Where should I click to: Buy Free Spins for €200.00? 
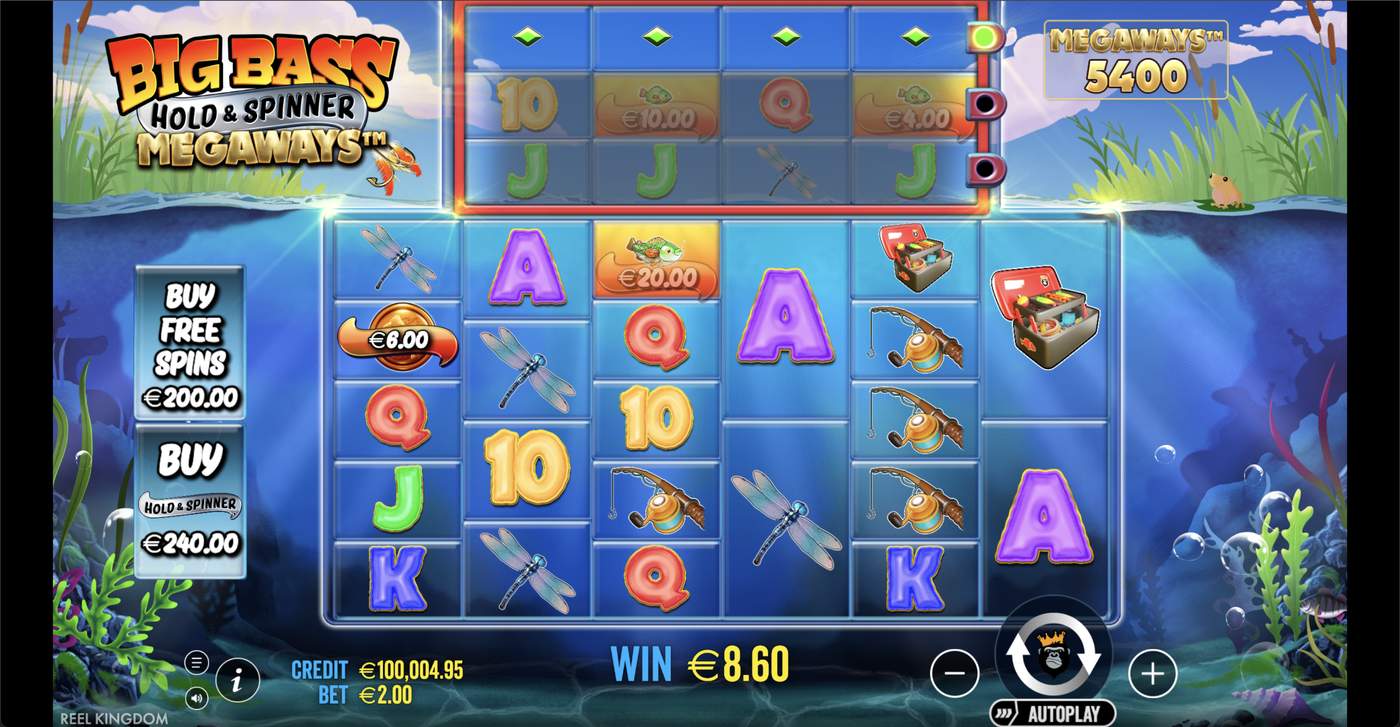[189, 343]
